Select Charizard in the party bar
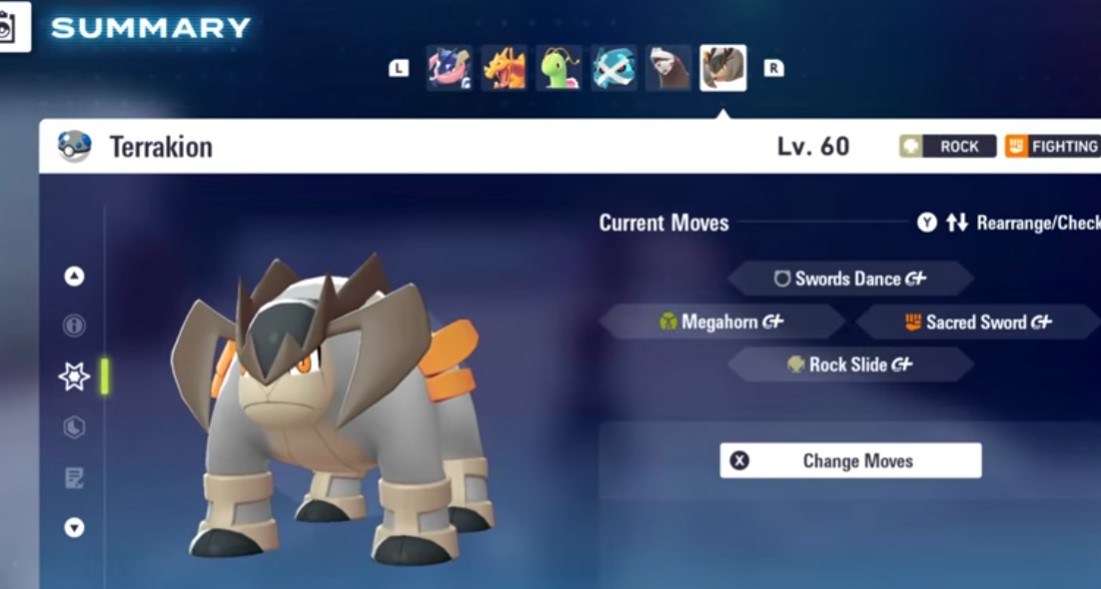1101x589 pixels. 505,68
